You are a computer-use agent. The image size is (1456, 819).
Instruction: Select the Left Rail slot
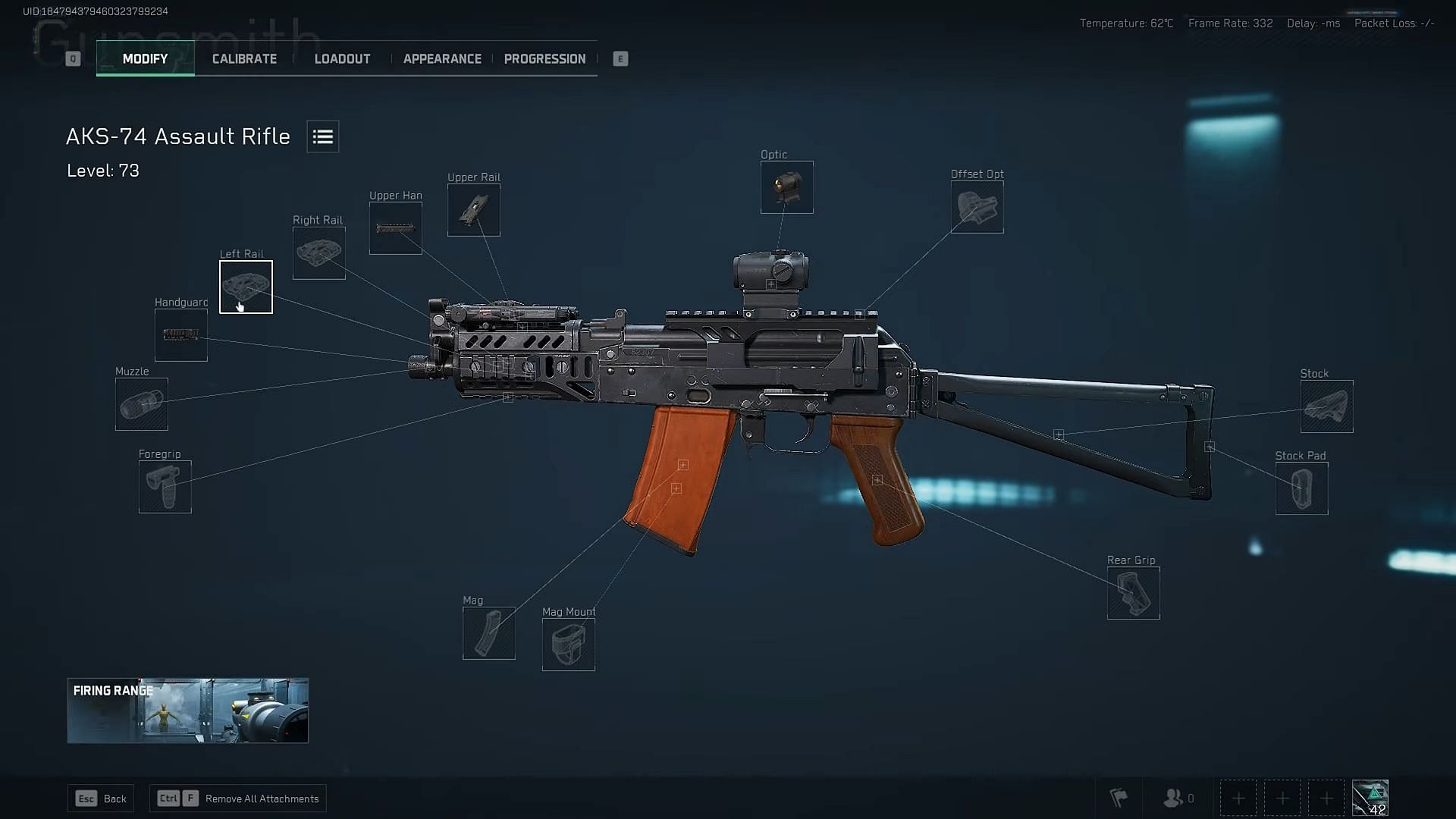246,286
